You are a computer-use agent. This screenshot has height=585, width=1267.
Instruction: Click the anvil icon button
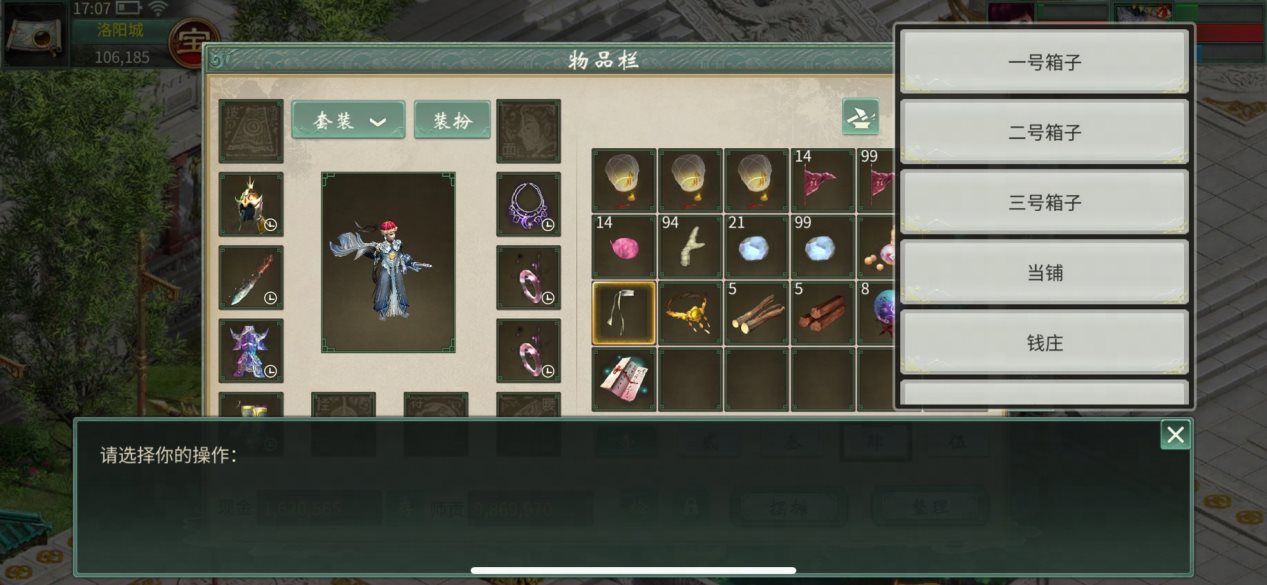point(860,117)
